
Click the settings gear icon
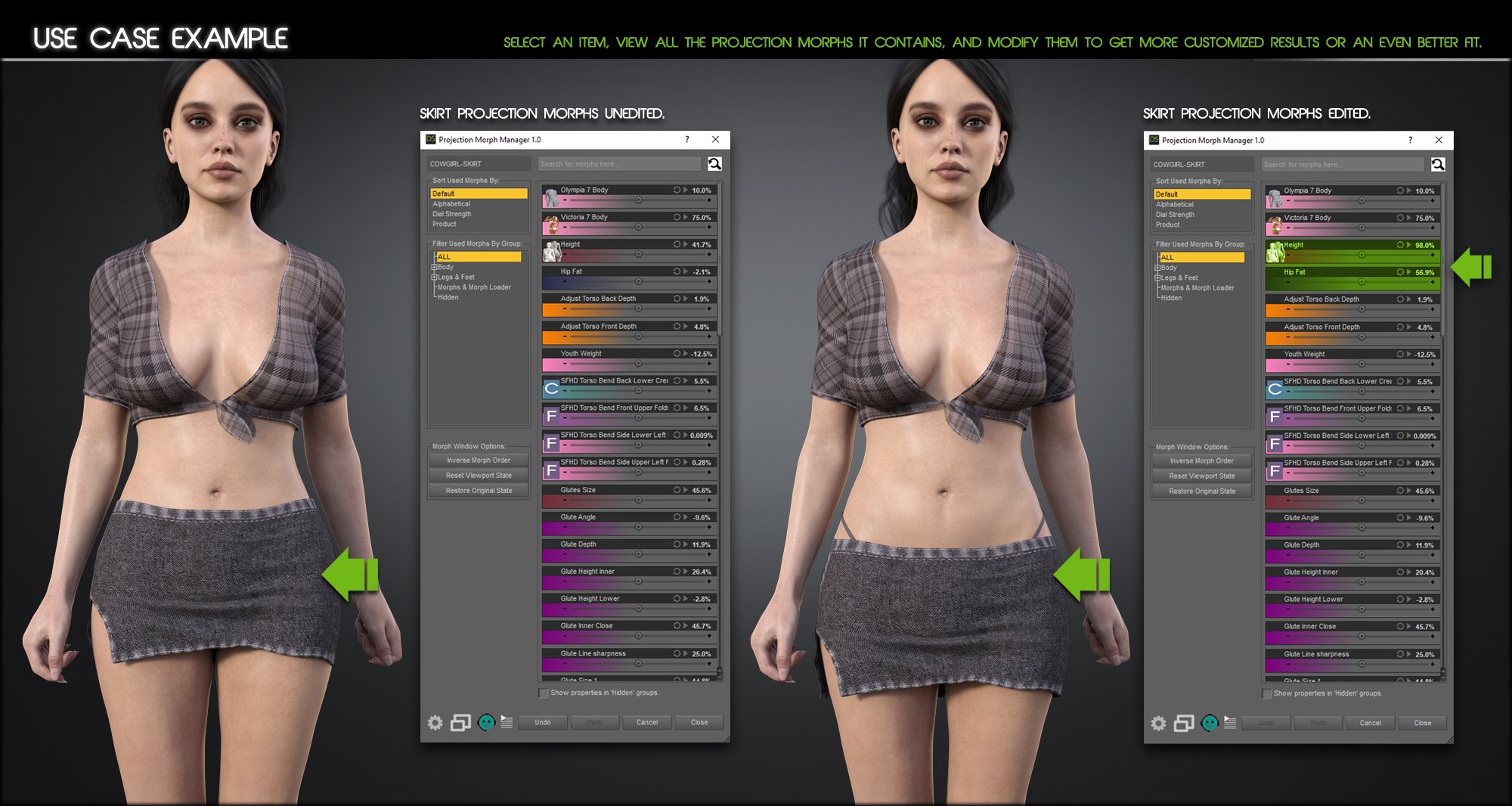pos(435,722)
